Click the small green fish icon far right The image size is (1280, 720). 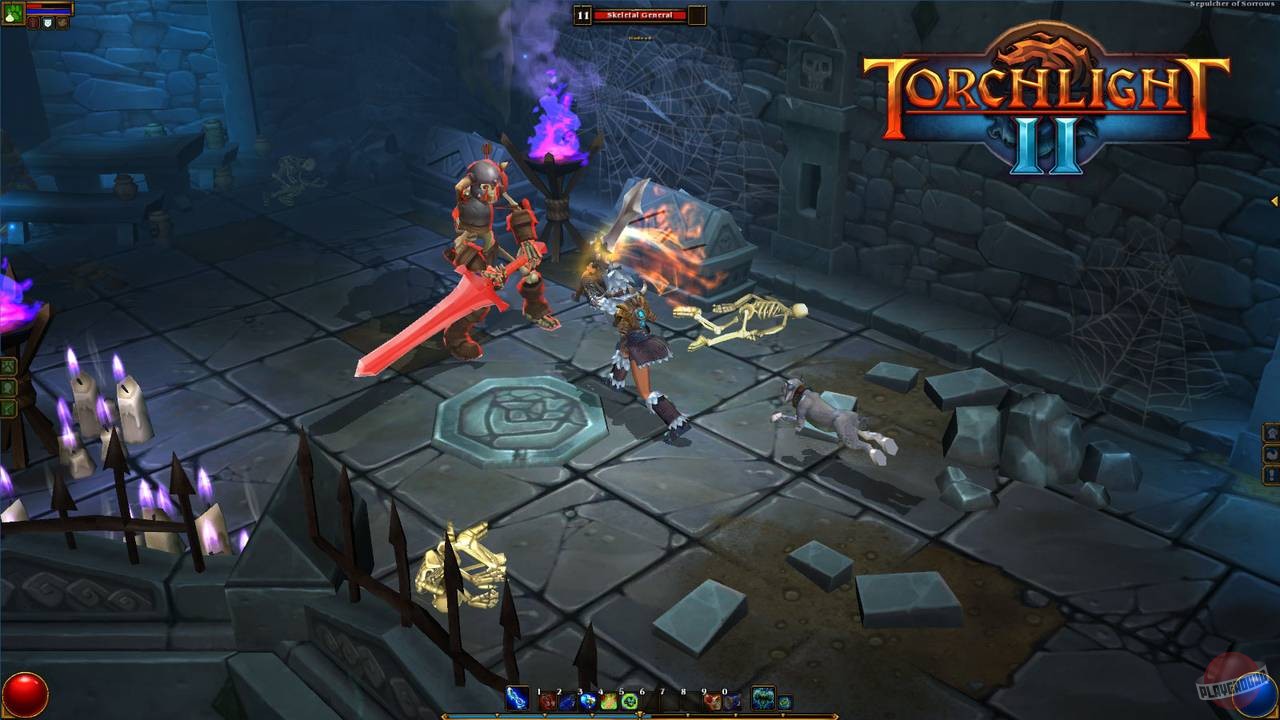(x=786, y=702)
